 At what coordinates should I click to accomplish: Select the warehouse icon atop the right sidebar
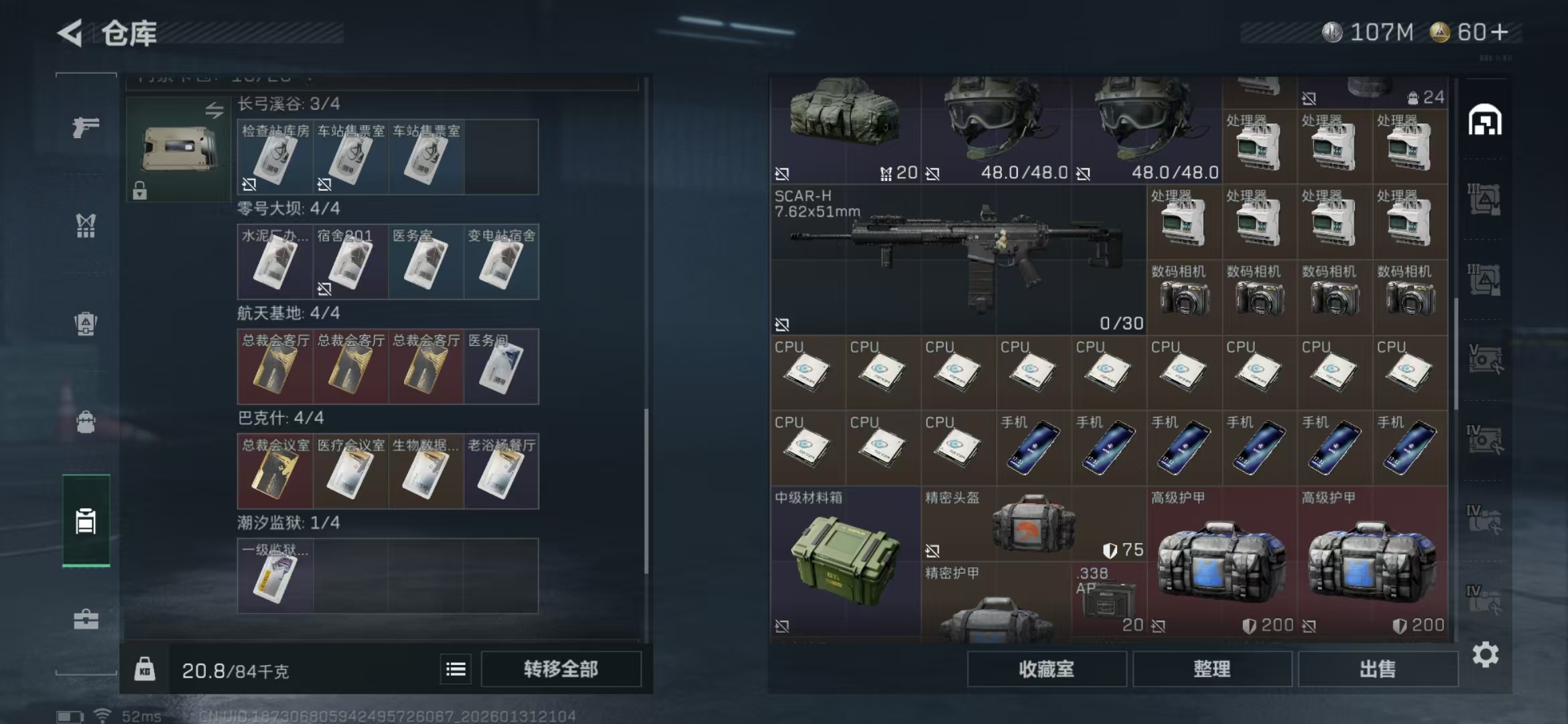pos(1486,121)
